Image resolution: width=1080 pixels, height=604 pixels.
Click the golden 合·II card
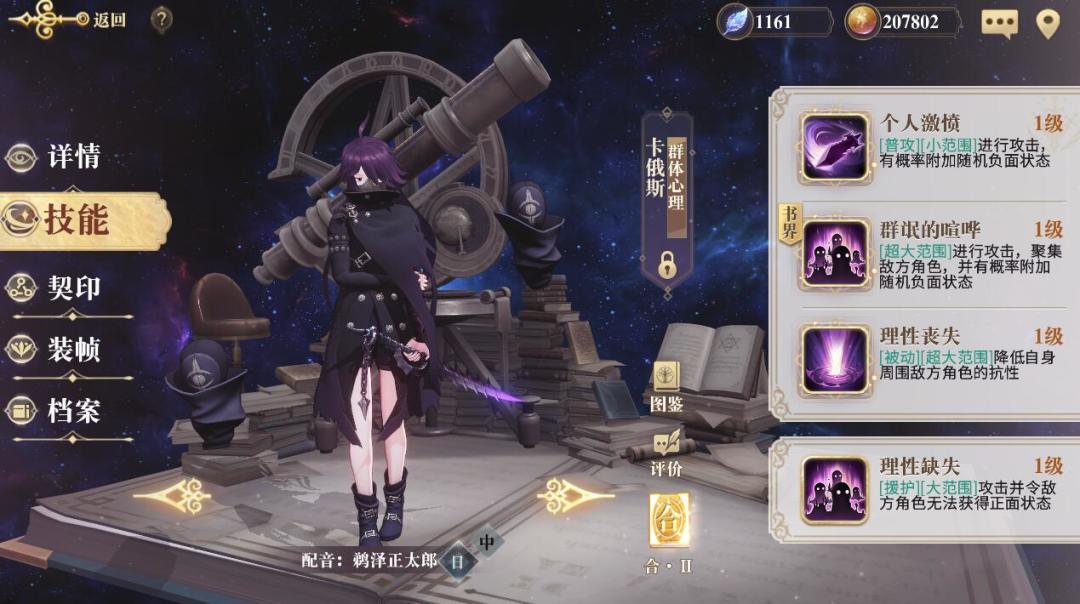[x=668, y=520]
